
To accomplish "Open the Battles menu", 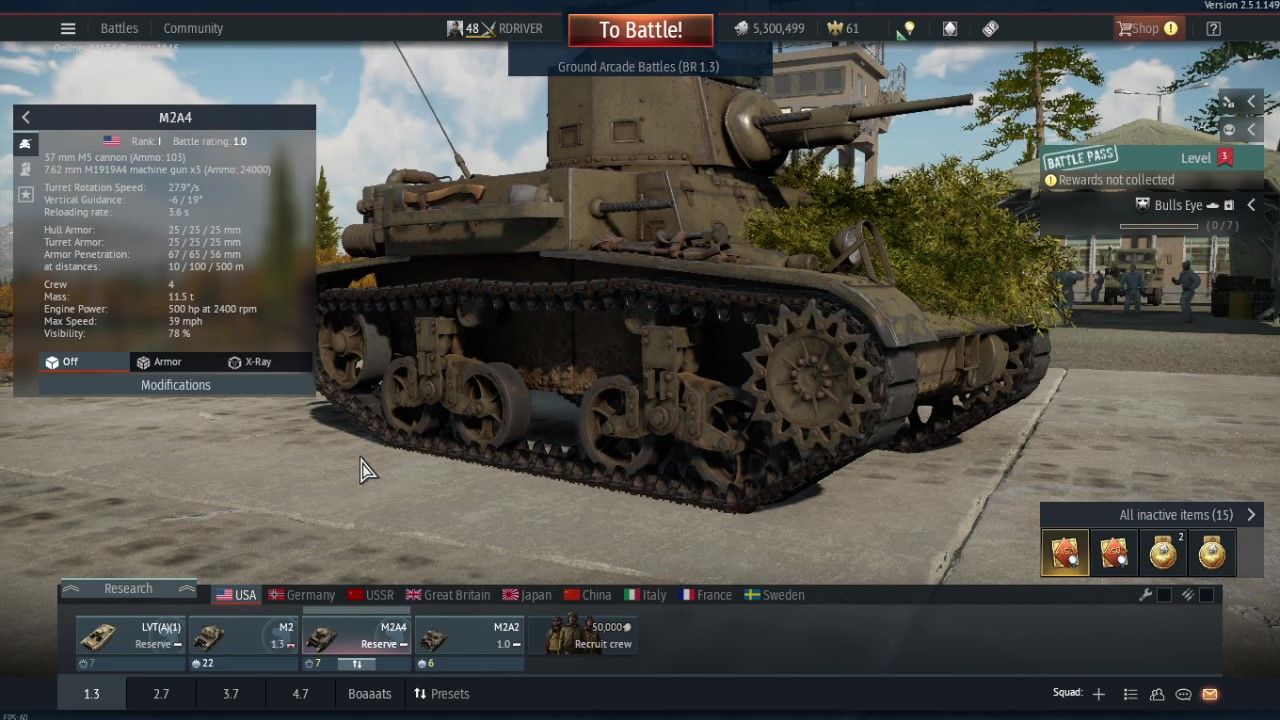I will (x=119, y=28).
